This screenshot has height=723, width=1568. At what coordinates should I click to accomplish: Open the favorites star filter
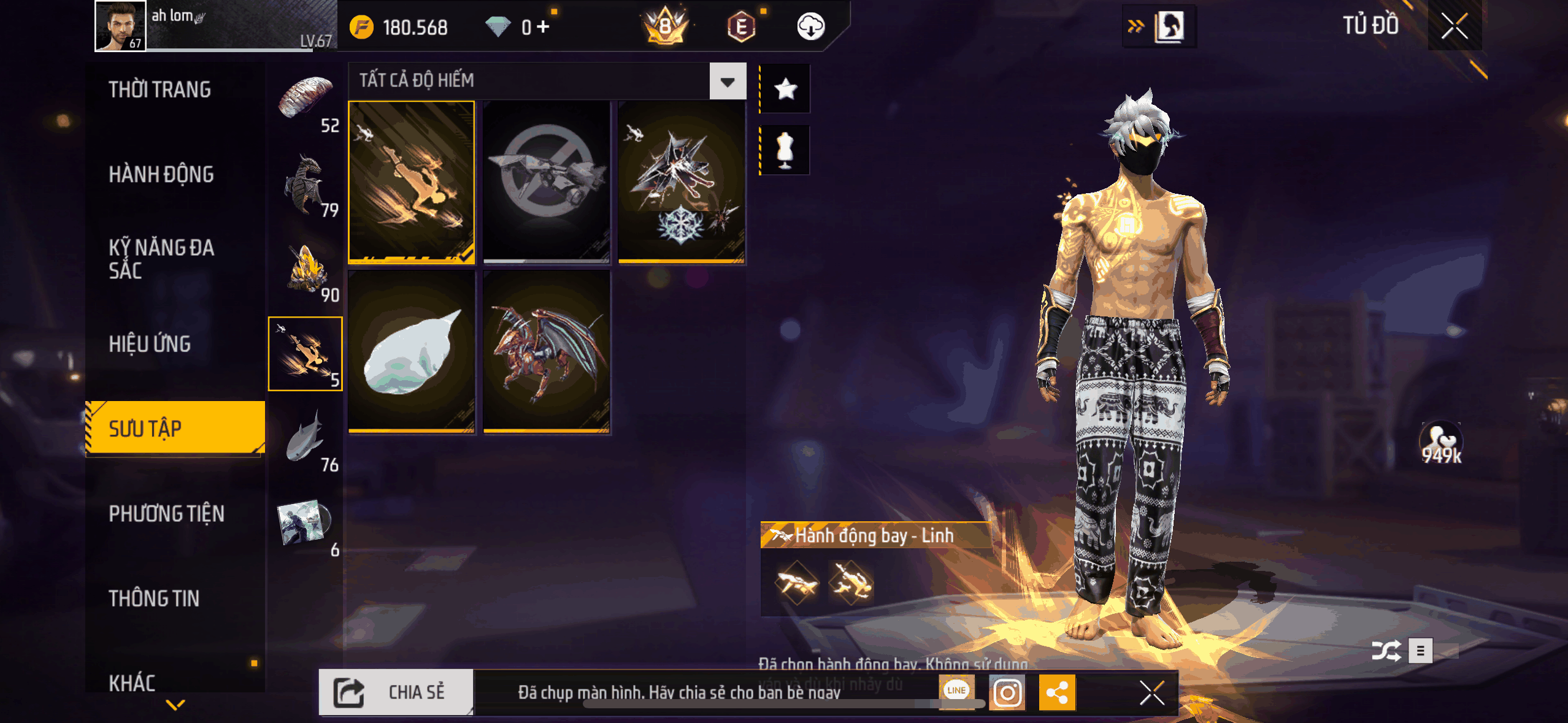pyautogui.click(x=785, y=90)
